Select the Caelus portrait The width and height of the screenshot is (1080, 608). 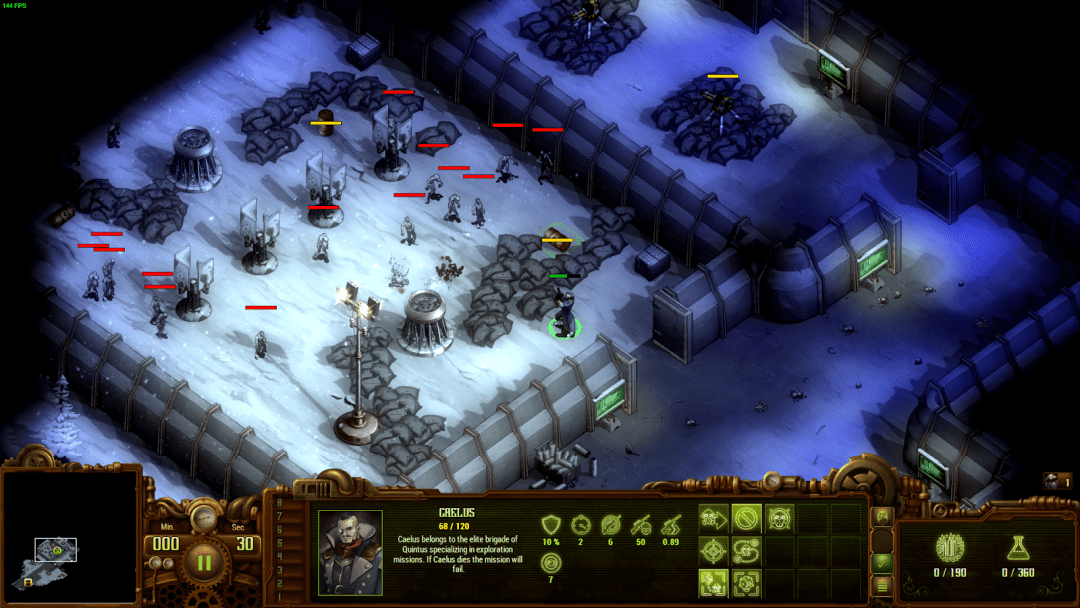(350, 552)
